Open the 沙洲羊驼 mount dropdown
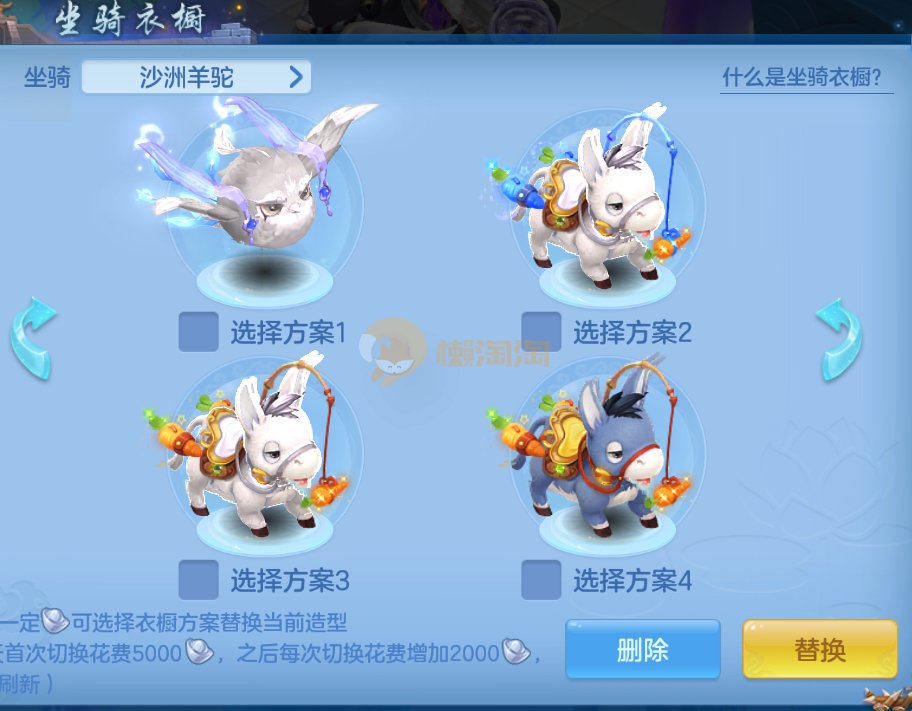The width and height of the screenshot is (912, 711). [x=196, y=77]
